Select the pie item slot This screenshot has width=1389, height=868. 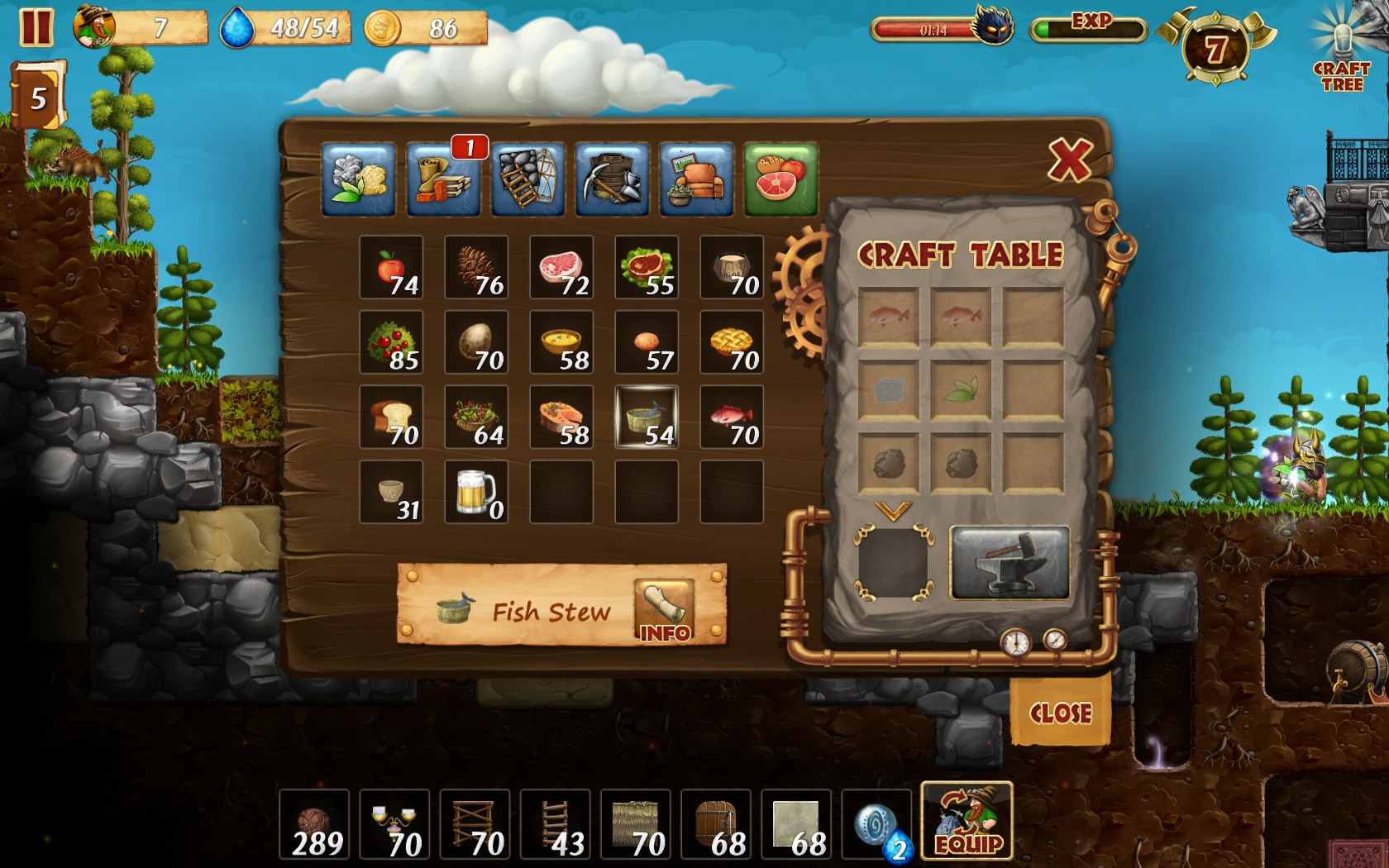point(732,342)
